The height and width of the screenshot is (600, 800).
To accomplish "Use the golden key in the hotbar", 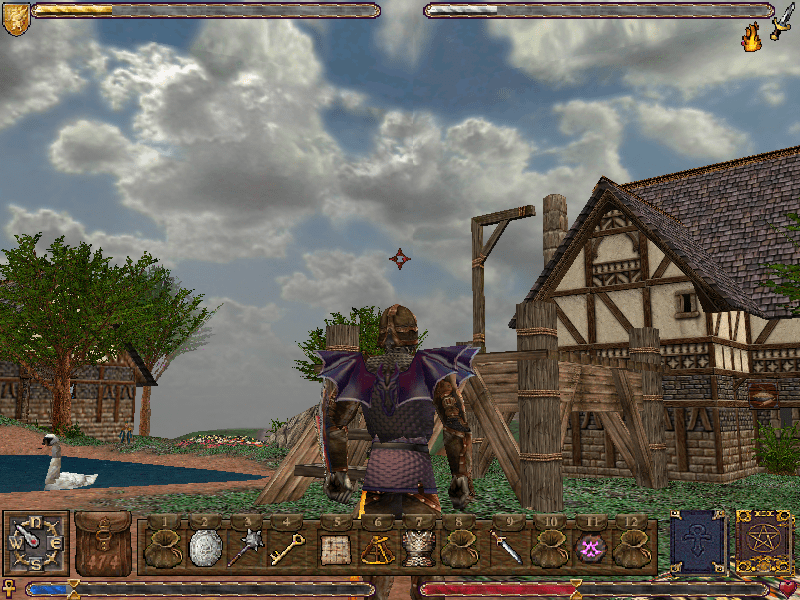I will [x=287, y=547].
